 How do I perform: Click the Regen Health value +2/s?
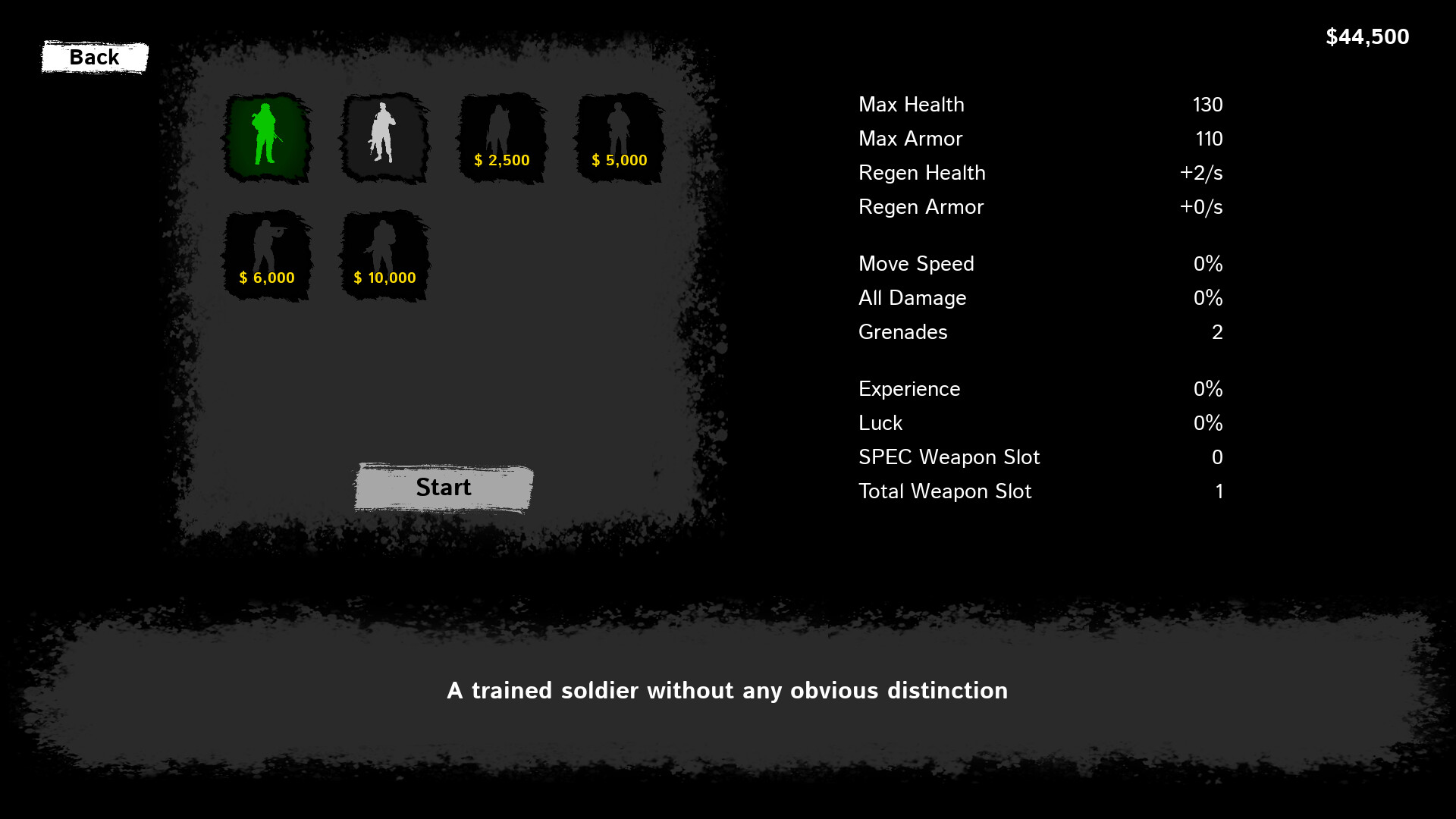(1200, 173)
